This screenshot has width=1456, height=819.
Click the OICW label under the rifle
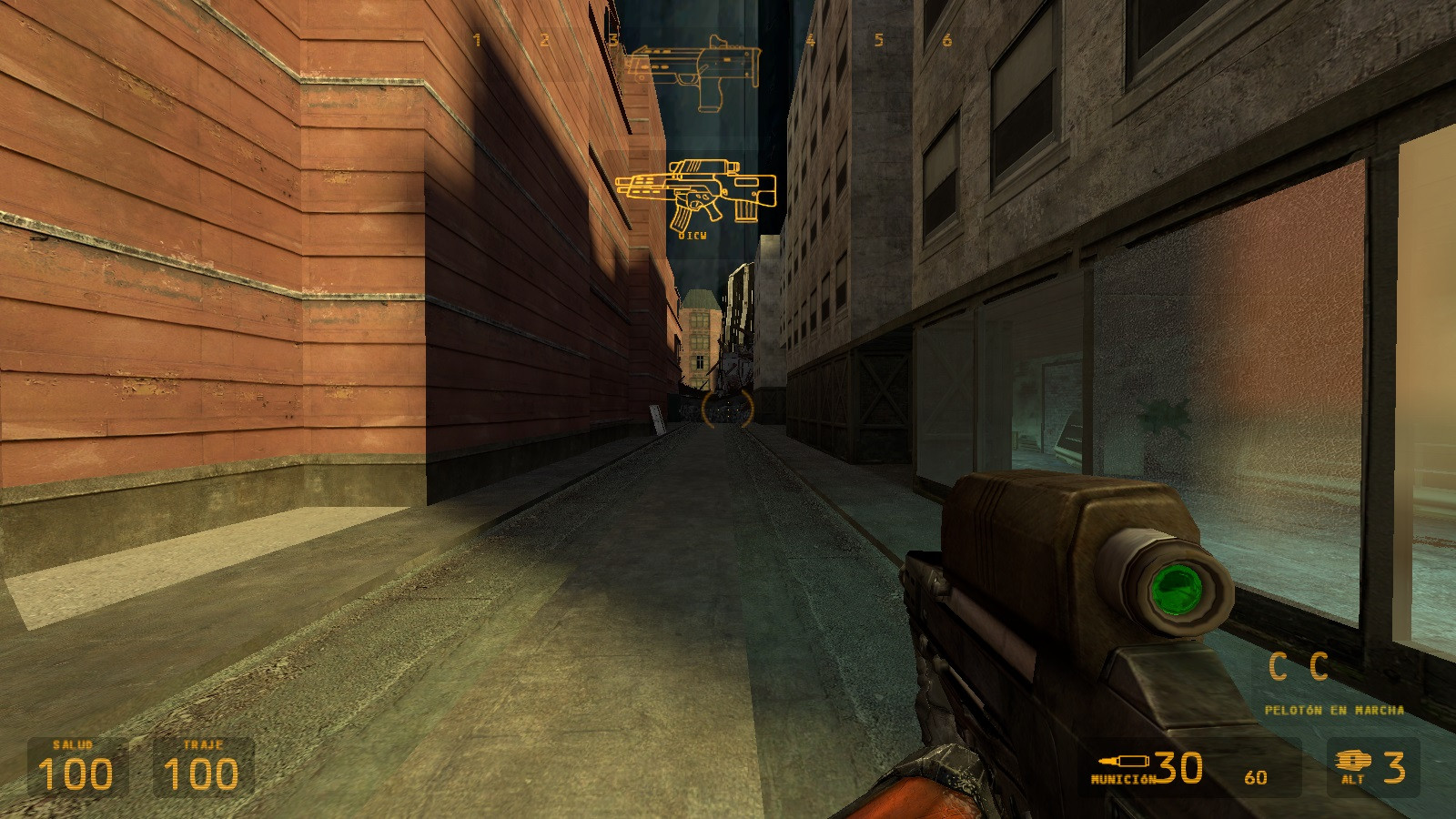pyautogui.click(x=692, y=235)
